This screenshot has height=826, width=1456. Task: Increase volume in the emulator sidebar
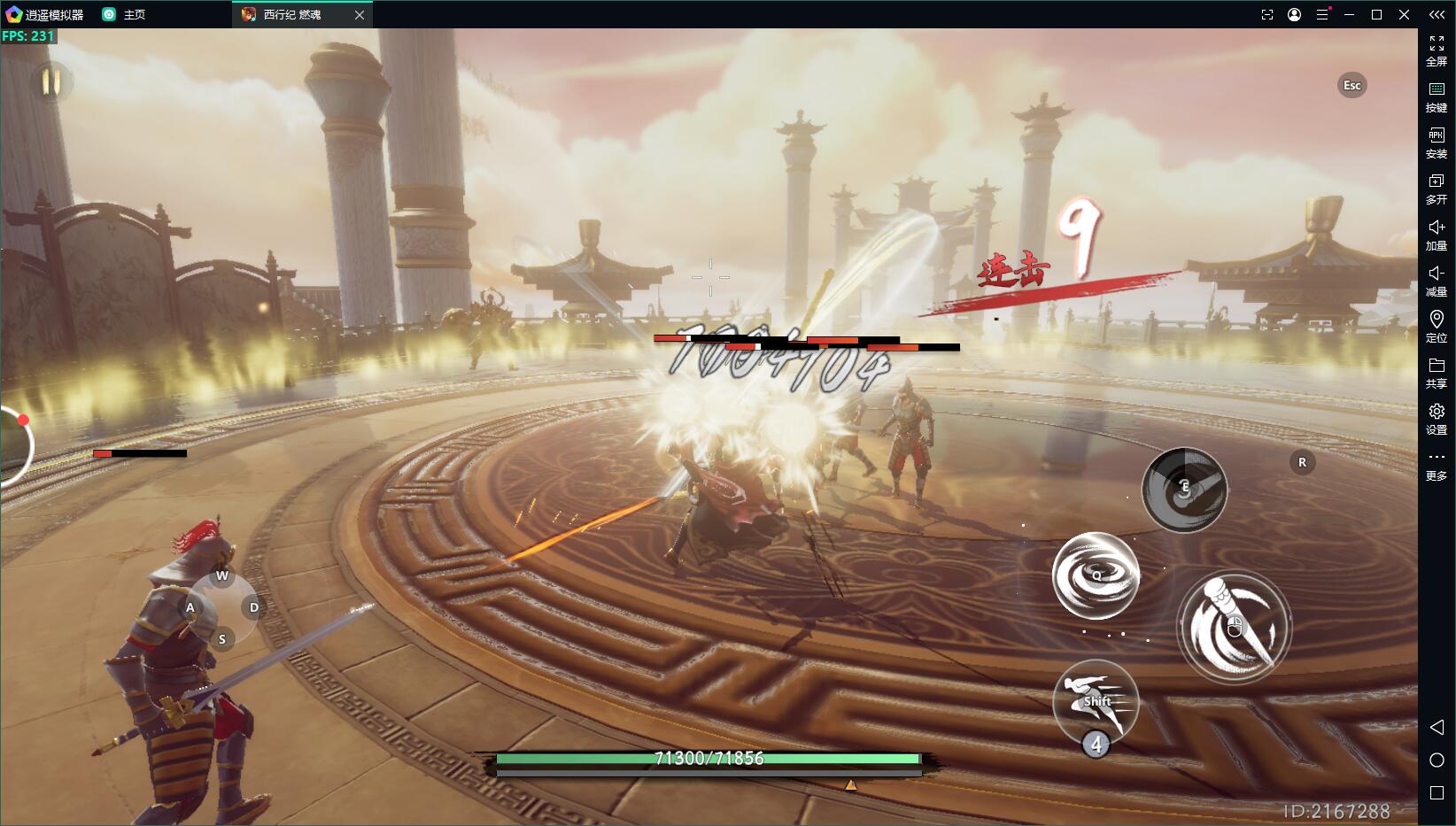click(1436, 234)
